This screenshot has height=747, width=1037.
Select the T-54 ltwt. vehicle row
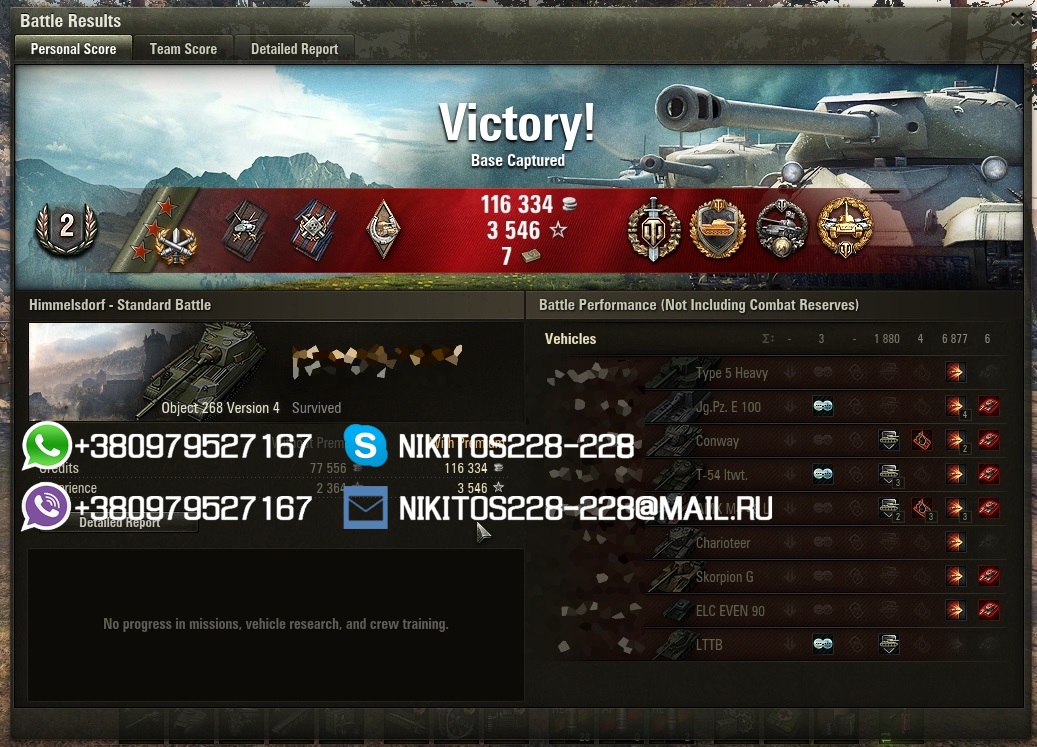pos(721,475)
